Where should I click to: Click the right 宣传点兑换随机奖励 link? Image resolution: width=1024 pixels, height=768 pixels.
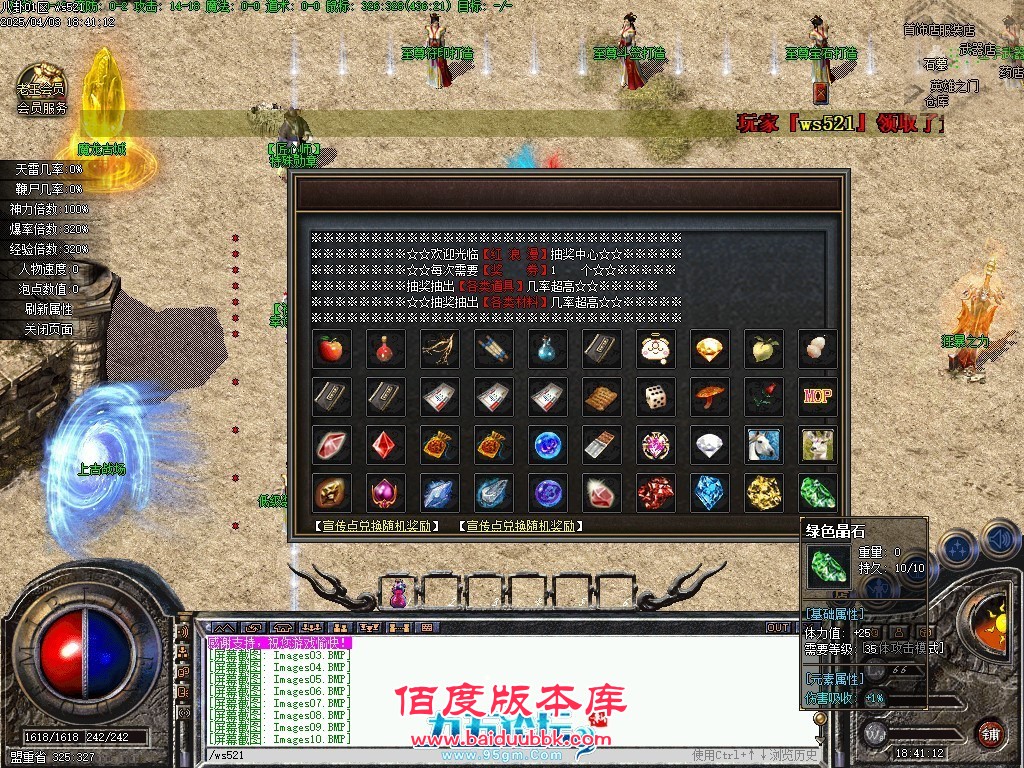pyautogui.click(x=520, y=526)
